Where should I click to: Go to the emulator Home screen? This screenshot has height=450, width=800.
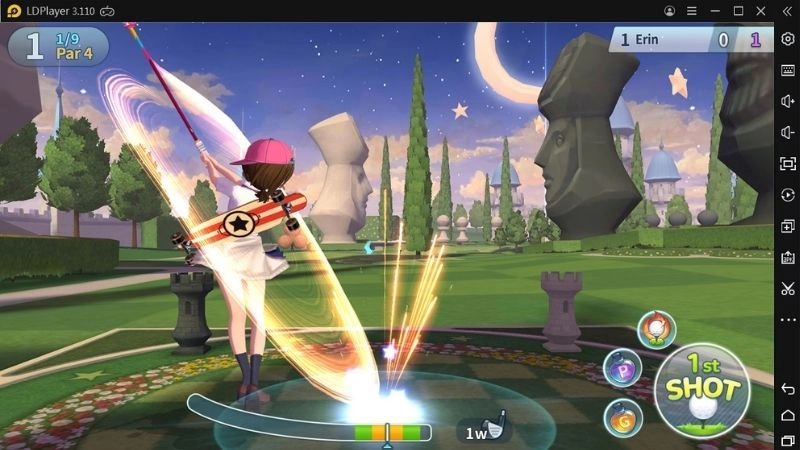point(788,415)
